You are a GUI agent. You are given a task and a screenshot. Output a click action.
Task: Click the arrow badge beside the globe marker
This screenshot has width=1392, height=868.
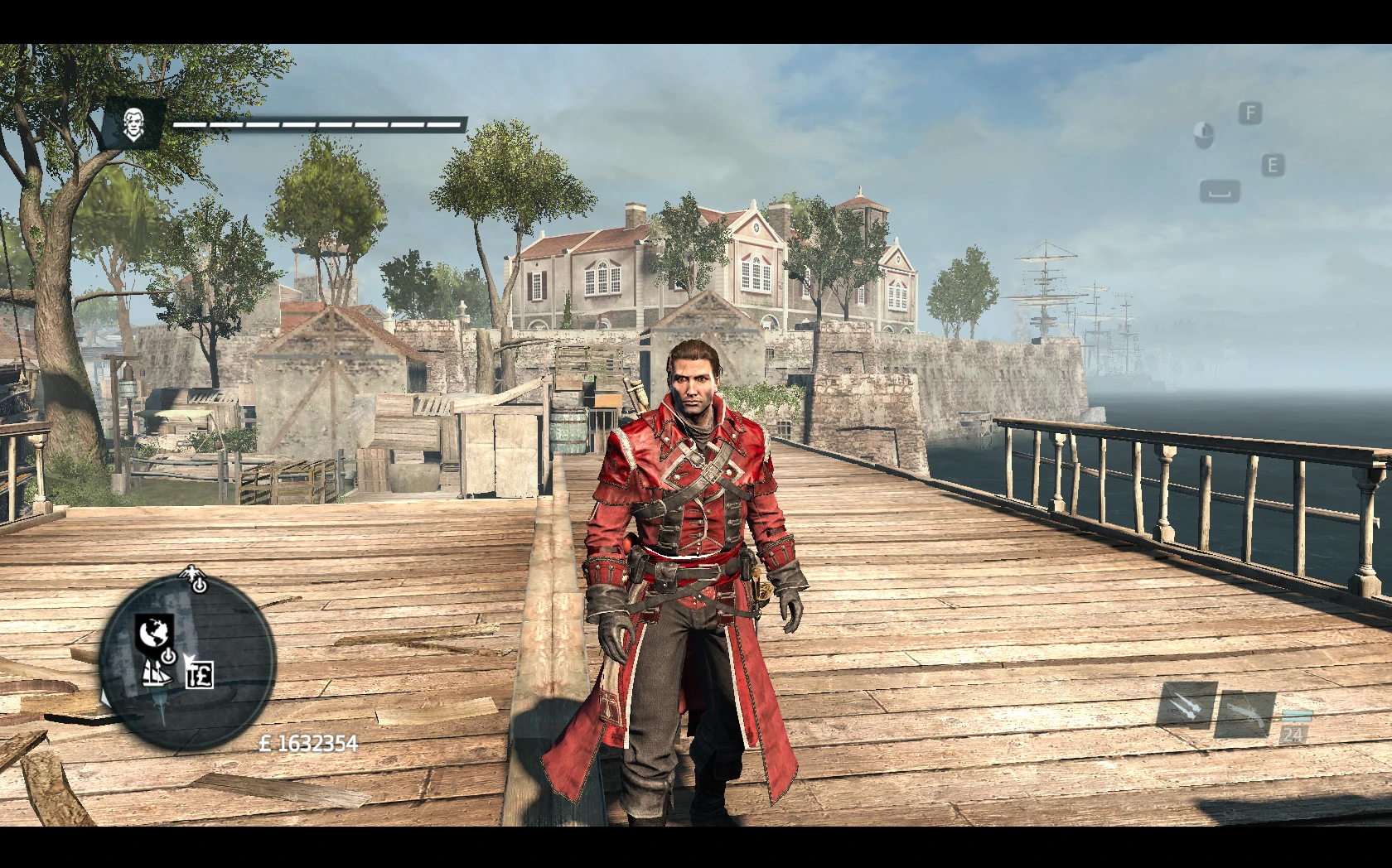pyautogui.click(x=169, y=657)
